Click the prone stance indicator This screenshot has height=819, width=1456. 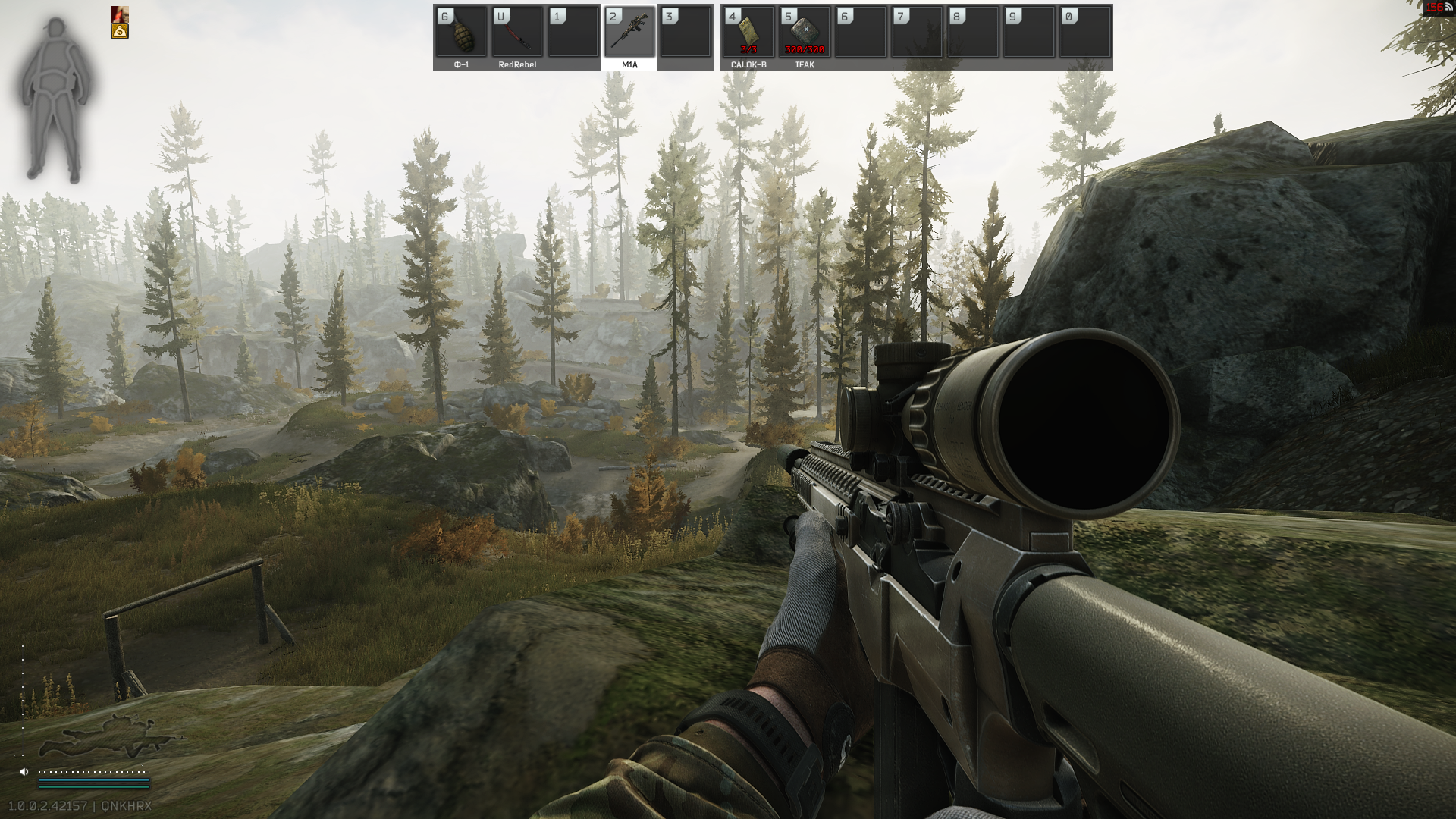coord(110,738)
